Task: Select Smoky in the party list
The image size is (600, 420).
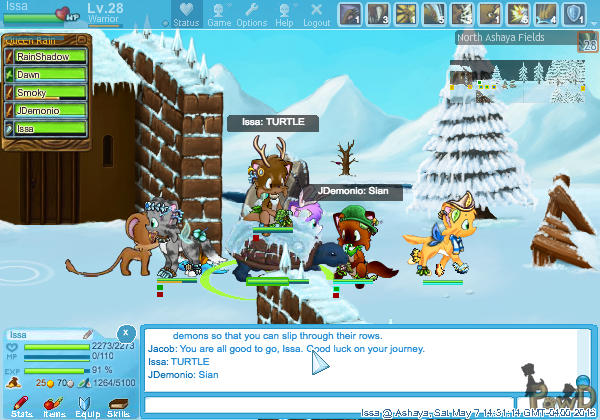Action: (x=48, y=93)
